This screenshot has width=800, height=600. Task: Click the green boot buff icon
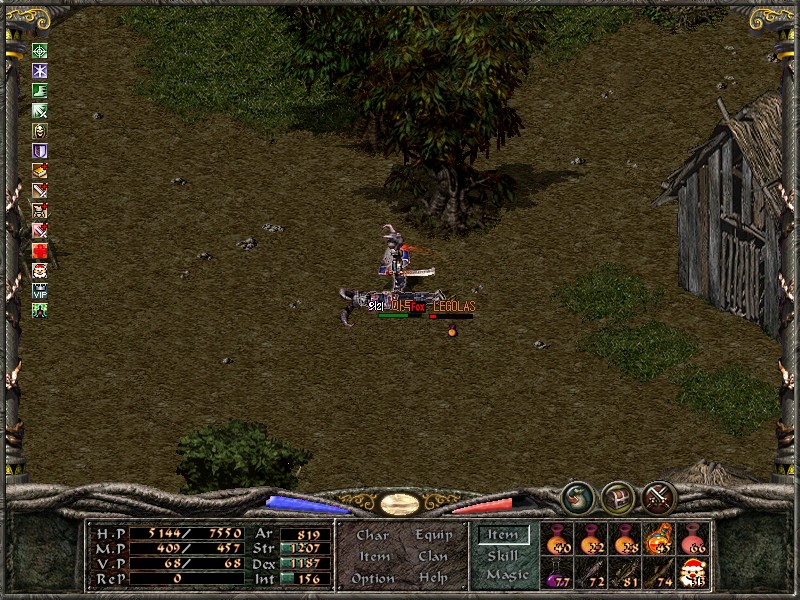40,91
